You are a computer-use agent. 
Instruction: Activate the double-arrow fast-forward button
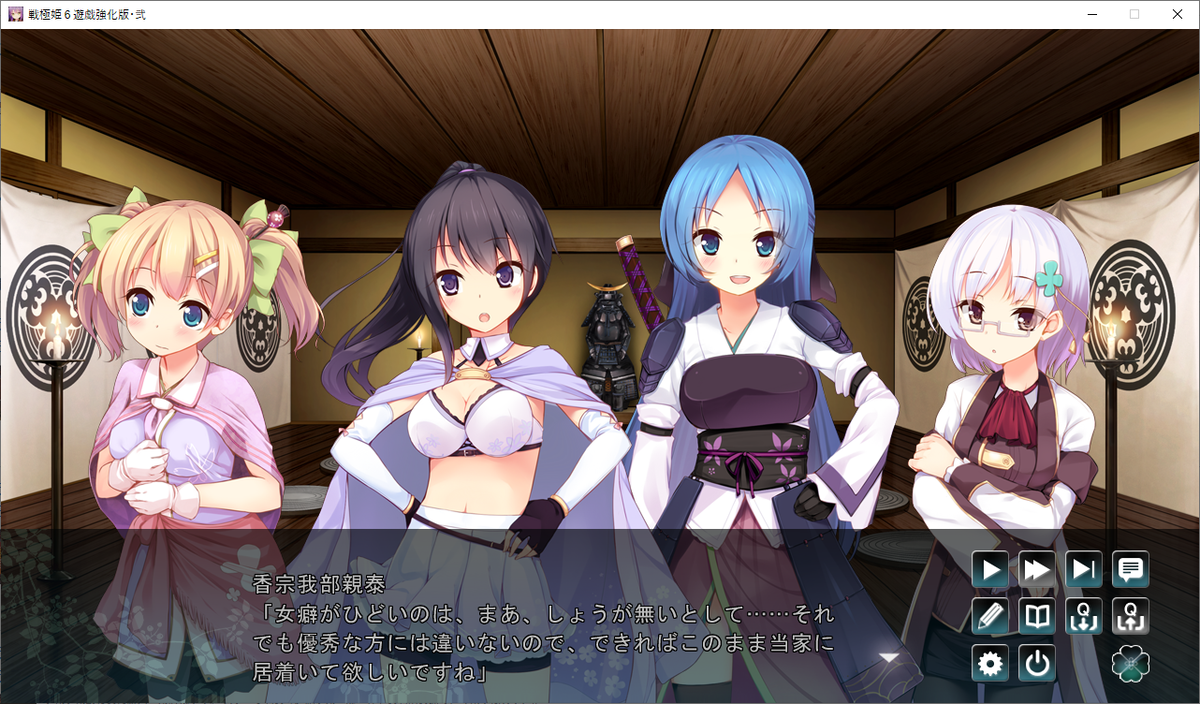[x=1037, y=570]
